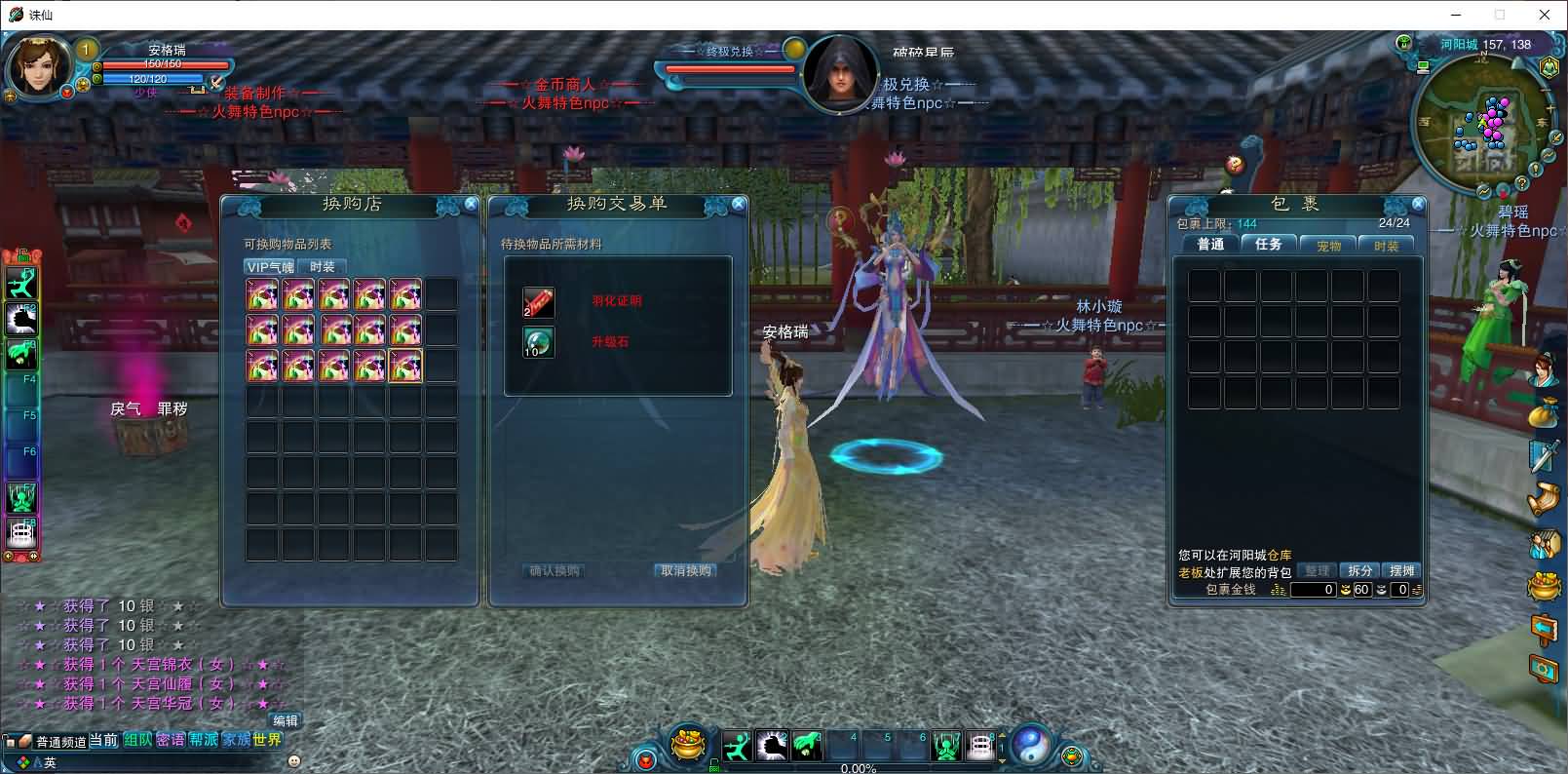Select the 羽化证明 material icon
Viewport: 1568px width, 774px height.
538,302
